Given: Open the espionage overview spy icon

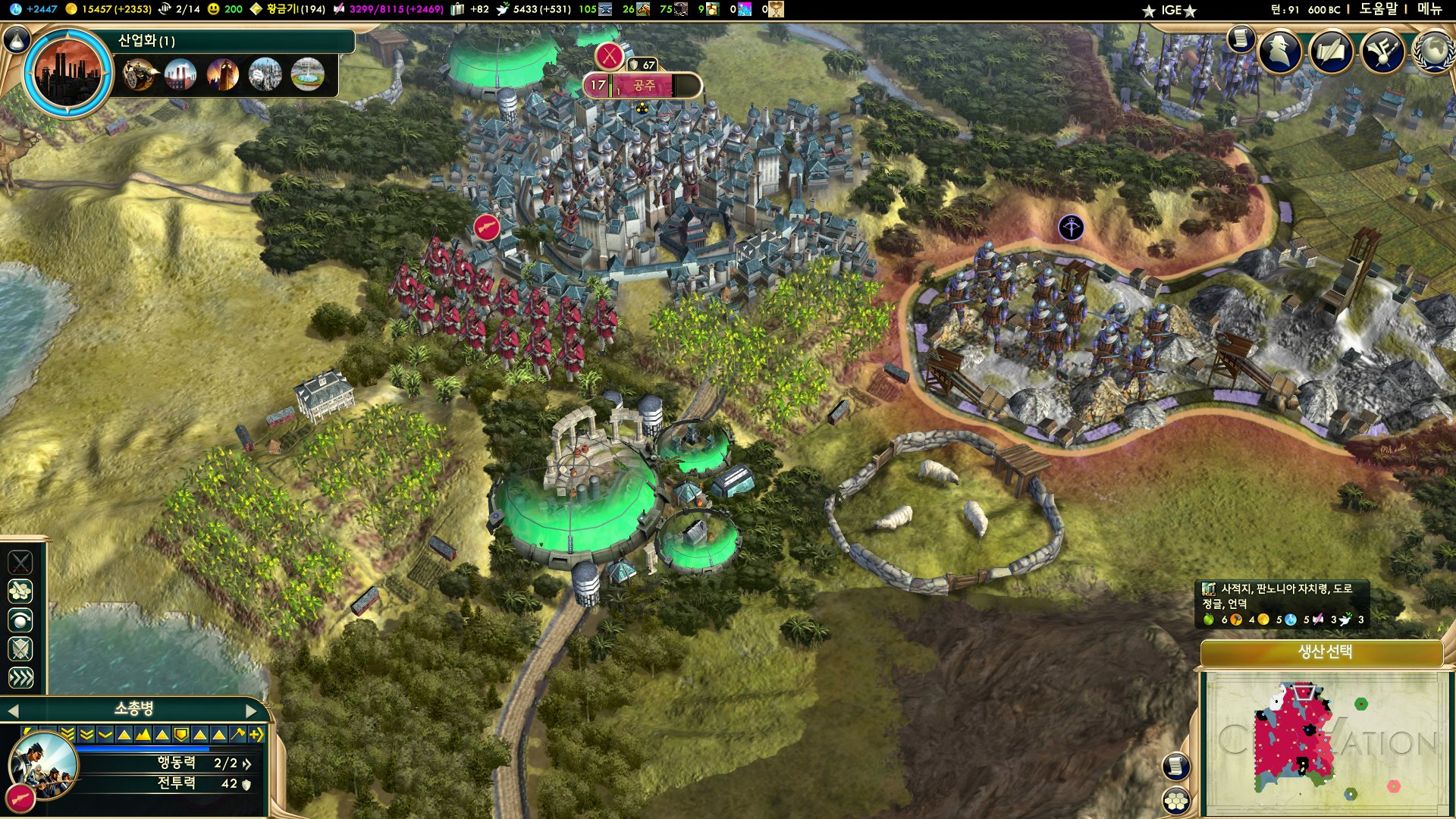Looking at the screenshot, I should pos(1280,51).
